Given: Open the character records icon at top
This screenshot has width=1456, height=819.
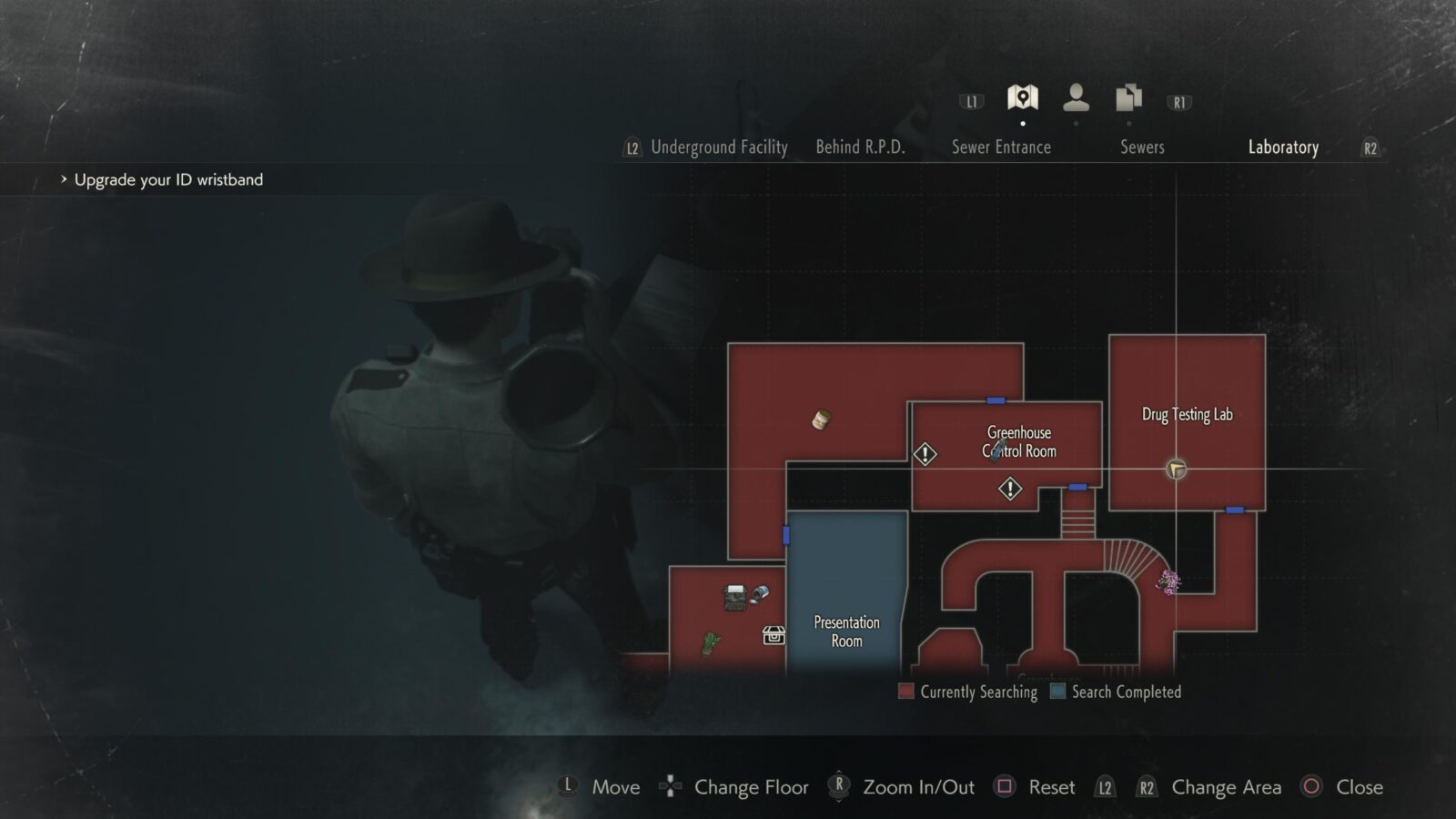Looking at the screenshot, I should (1077, 96).
